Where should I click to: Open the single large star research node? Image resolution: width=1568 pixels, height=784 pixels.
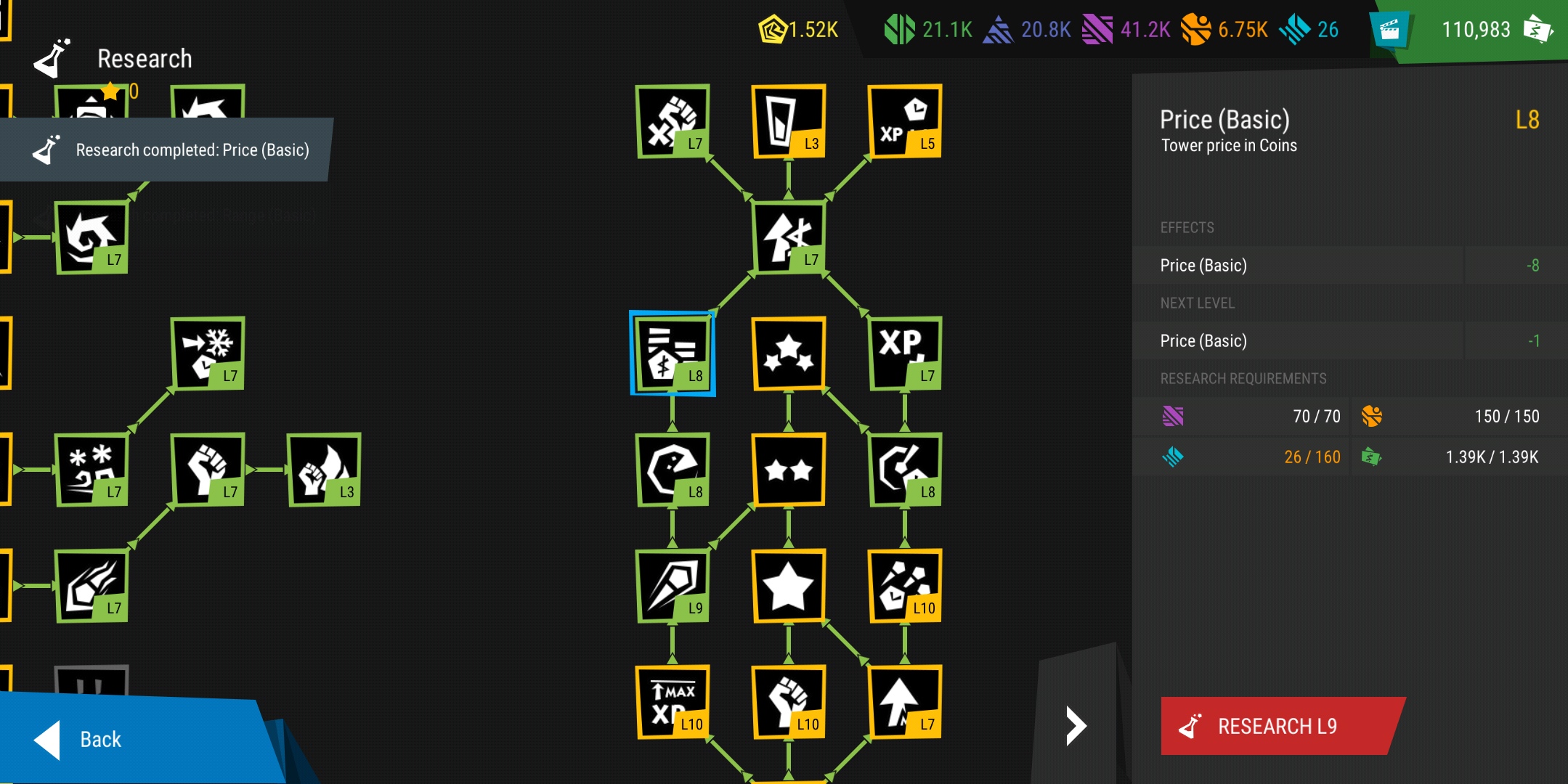789,586
